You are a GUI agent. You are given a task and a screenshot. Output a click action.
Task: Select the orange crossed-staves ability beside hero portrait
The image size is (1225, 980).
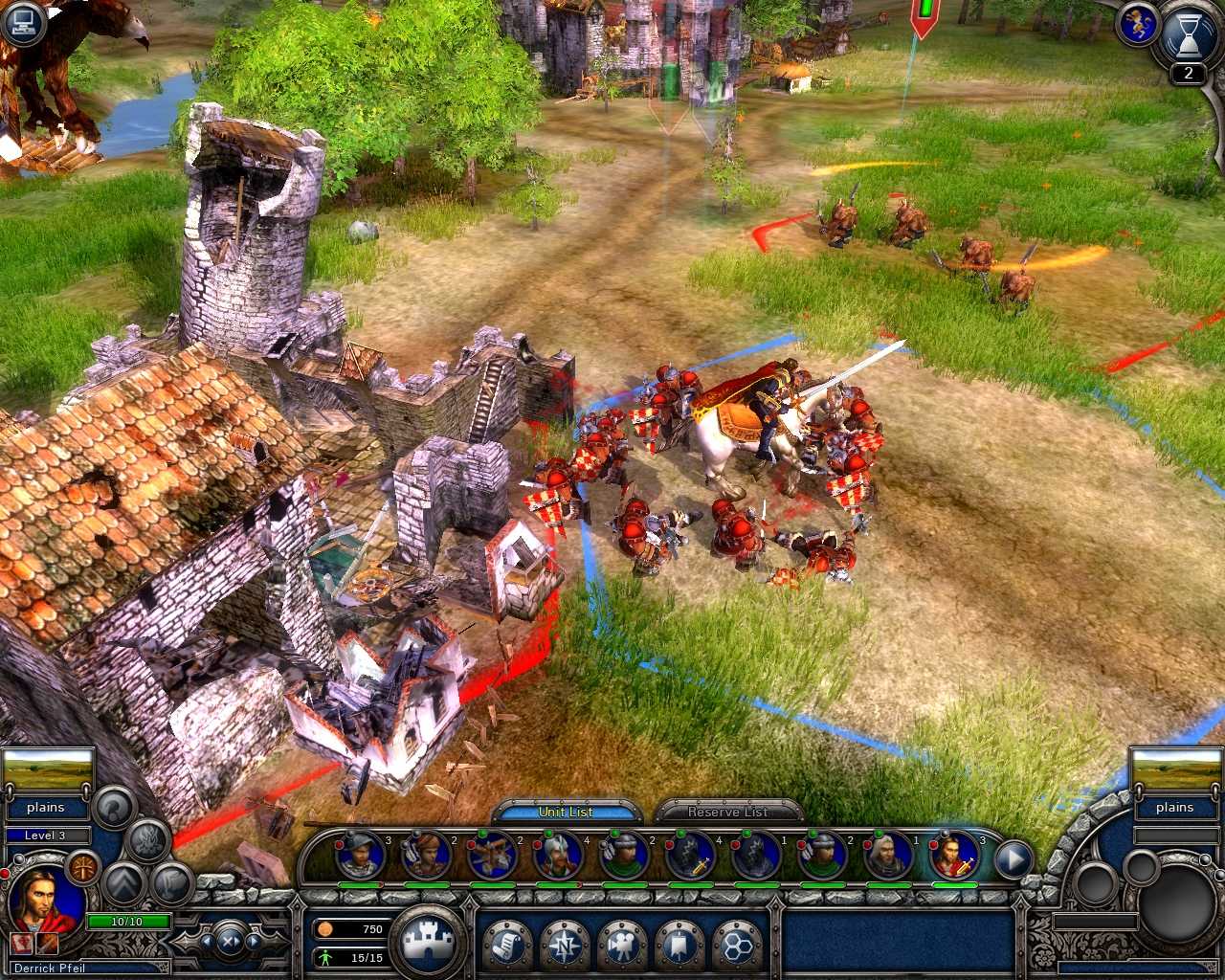click(x=83, y=866)
